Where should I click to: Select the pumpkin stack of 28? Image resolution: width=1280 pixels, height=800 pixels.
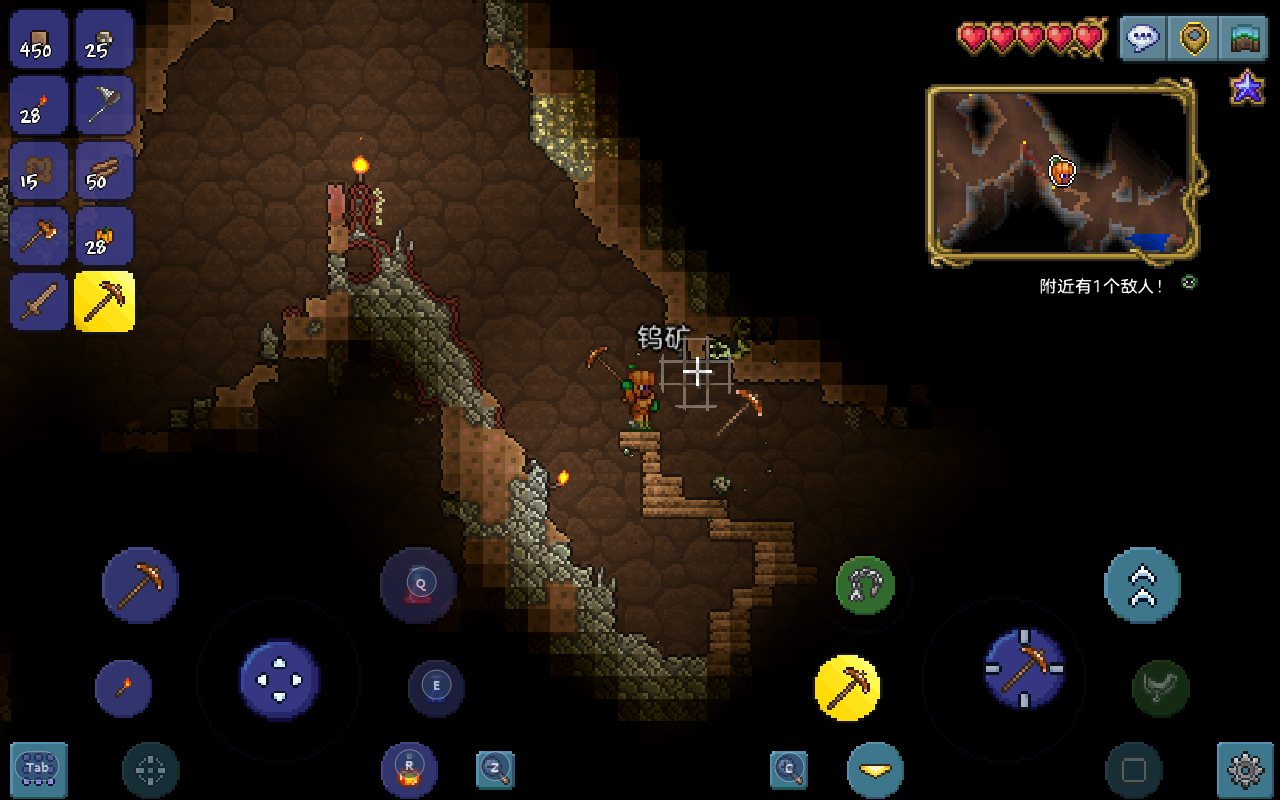tap(104, 236)
